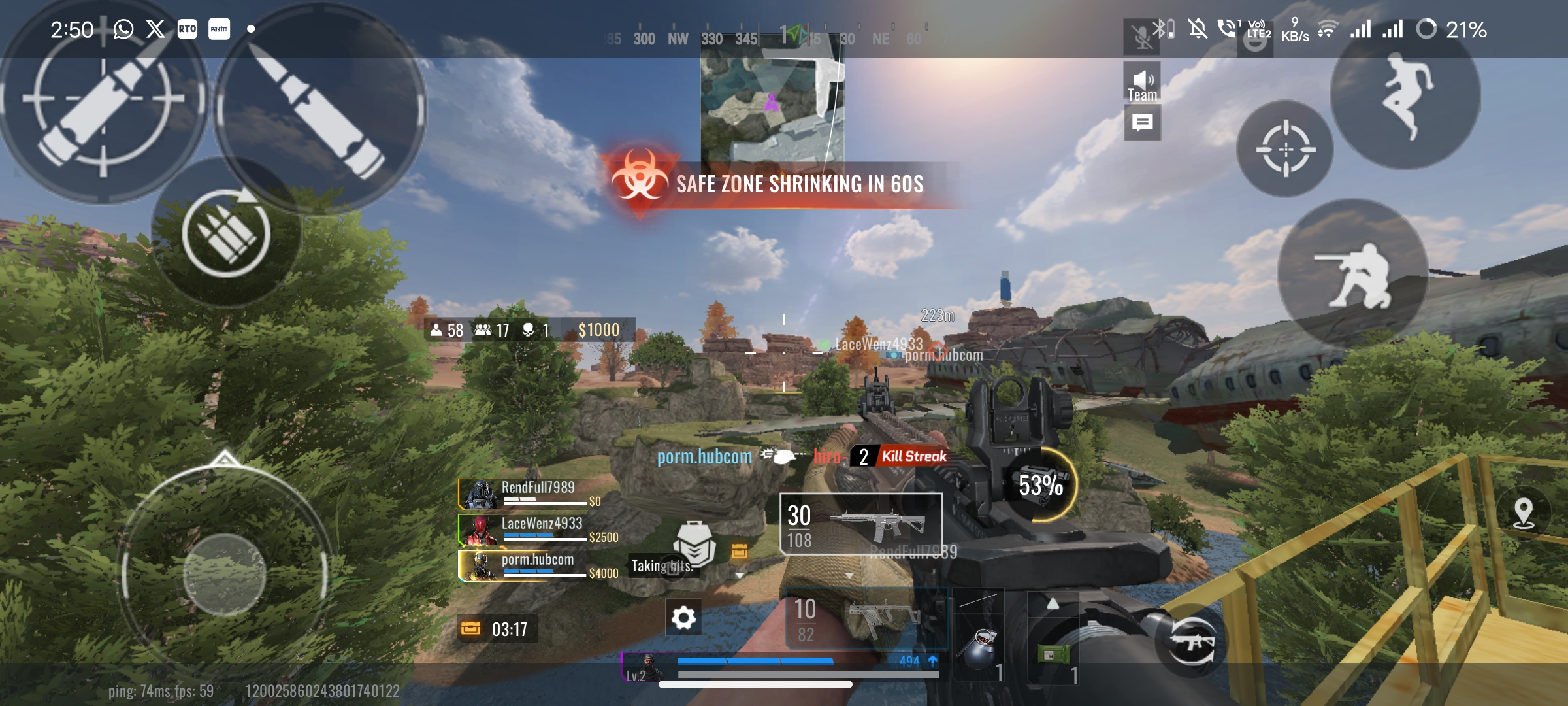Place a map marker with the pin icon
Screen dimensions: 1568x706
1524,513
